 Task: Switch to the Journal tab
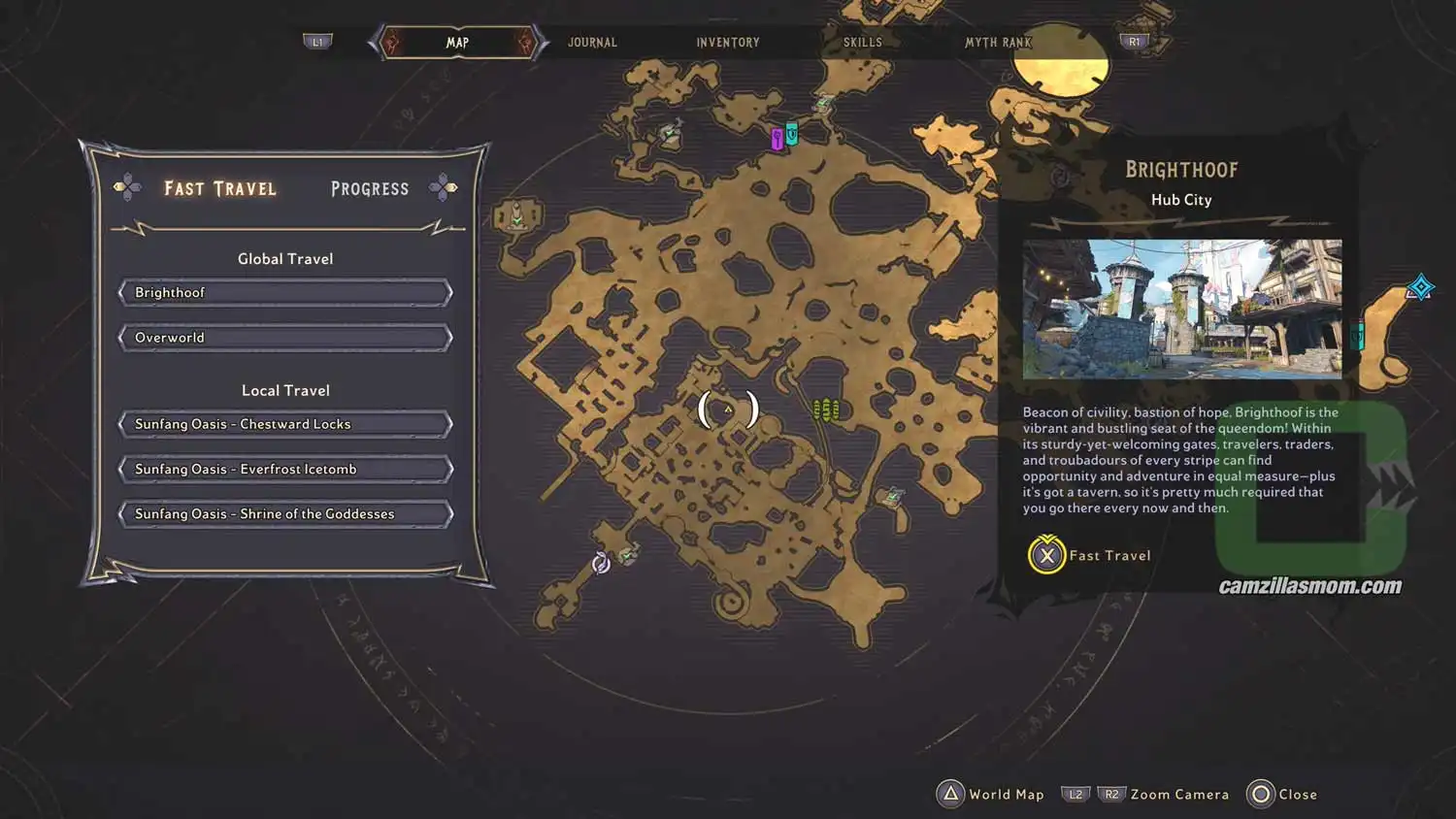[591, 42]
